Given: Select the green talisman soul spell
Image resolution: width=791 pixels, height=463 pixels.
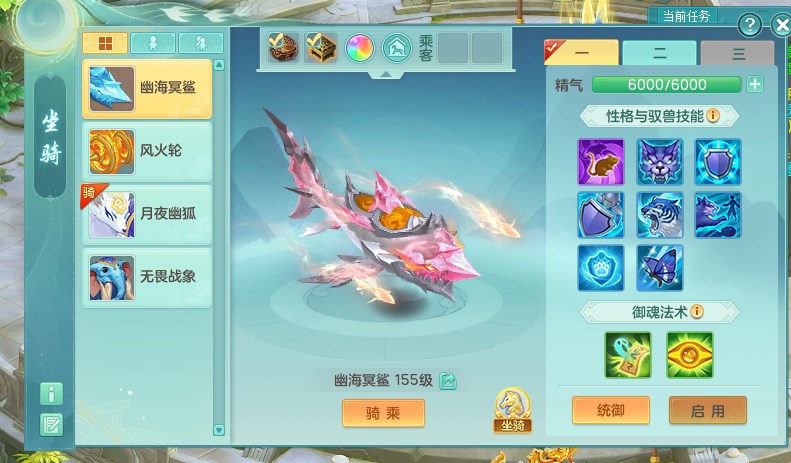Looking at the screenshot, I should click(628, 355).
